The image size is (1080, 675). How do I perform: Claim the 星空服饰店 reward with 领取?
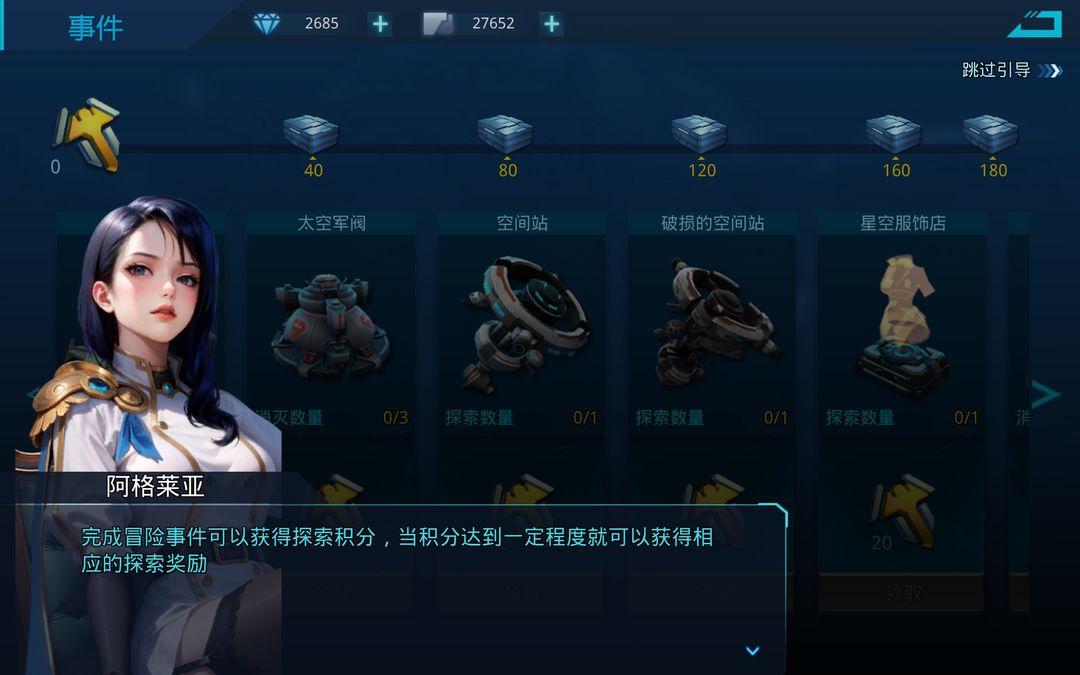902,593
